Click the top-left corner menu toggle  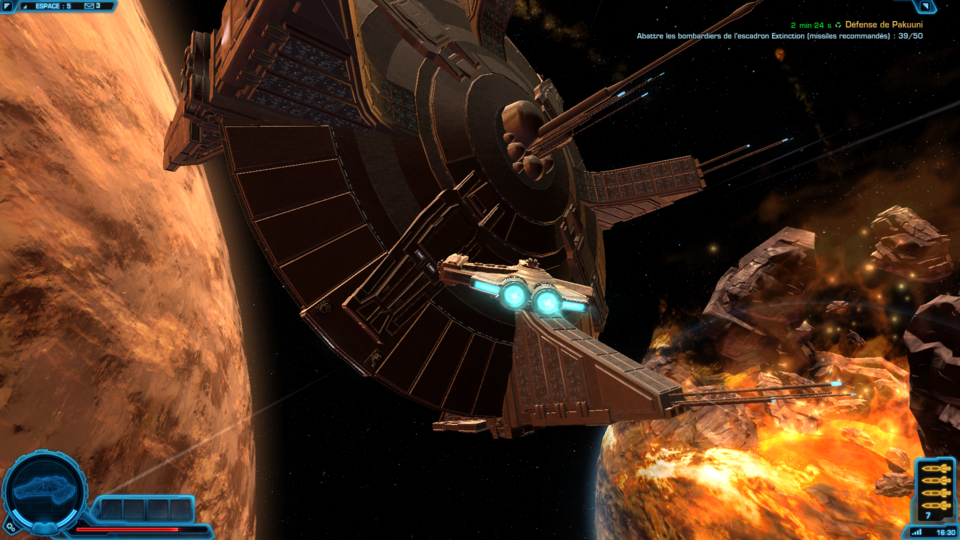pos(9,6)
